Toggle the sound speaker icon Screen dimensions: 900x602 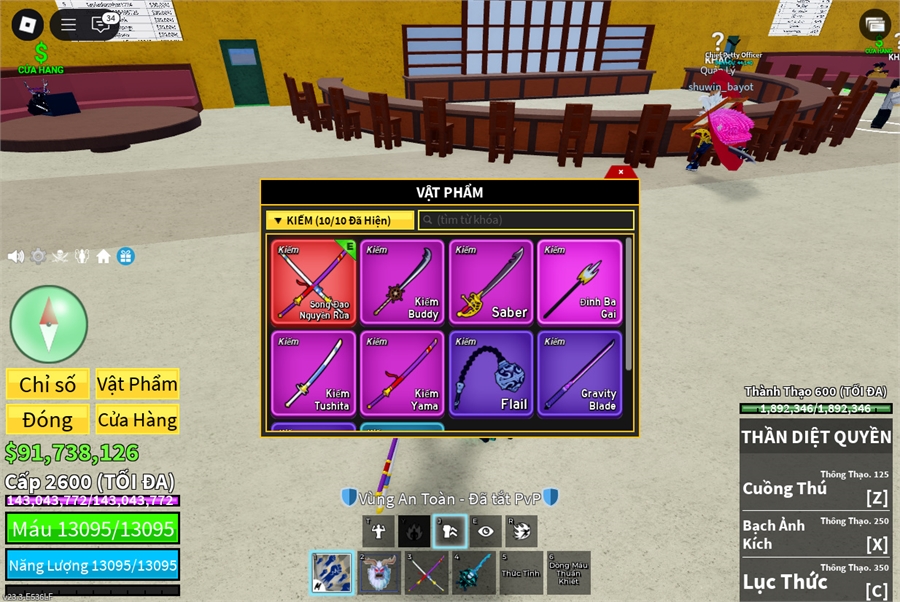[x=16, y=256]
